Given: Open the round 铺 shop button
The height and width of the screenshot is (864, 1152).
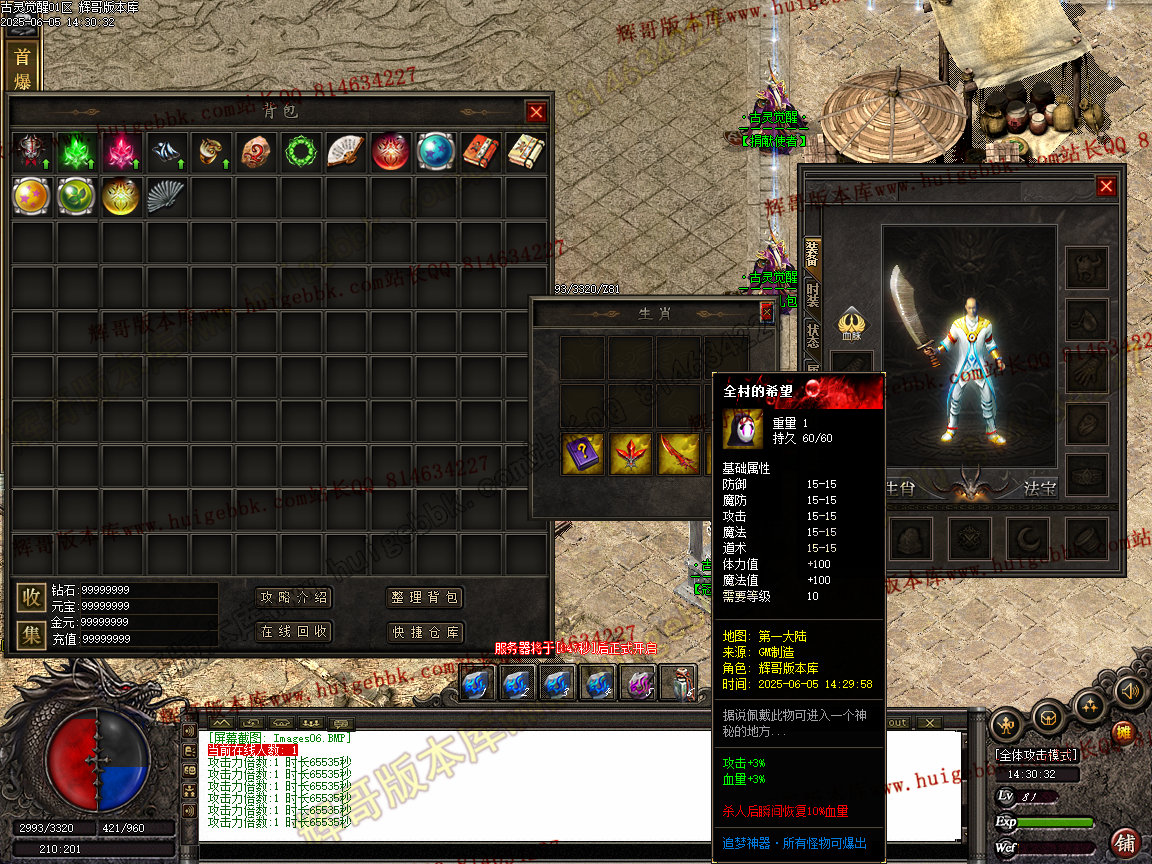Looking at the screenshot, I should 1125,841.
